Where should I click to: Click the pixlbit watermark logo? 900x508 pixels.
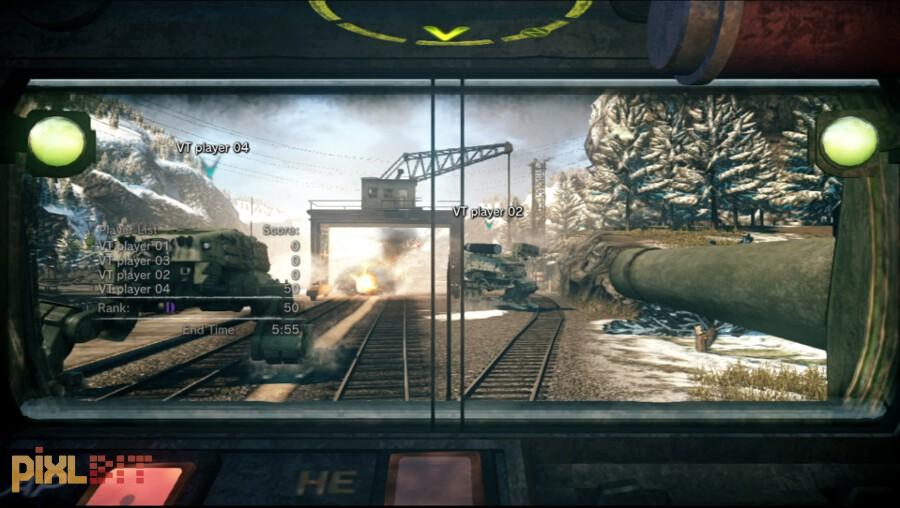click(80, 468)
